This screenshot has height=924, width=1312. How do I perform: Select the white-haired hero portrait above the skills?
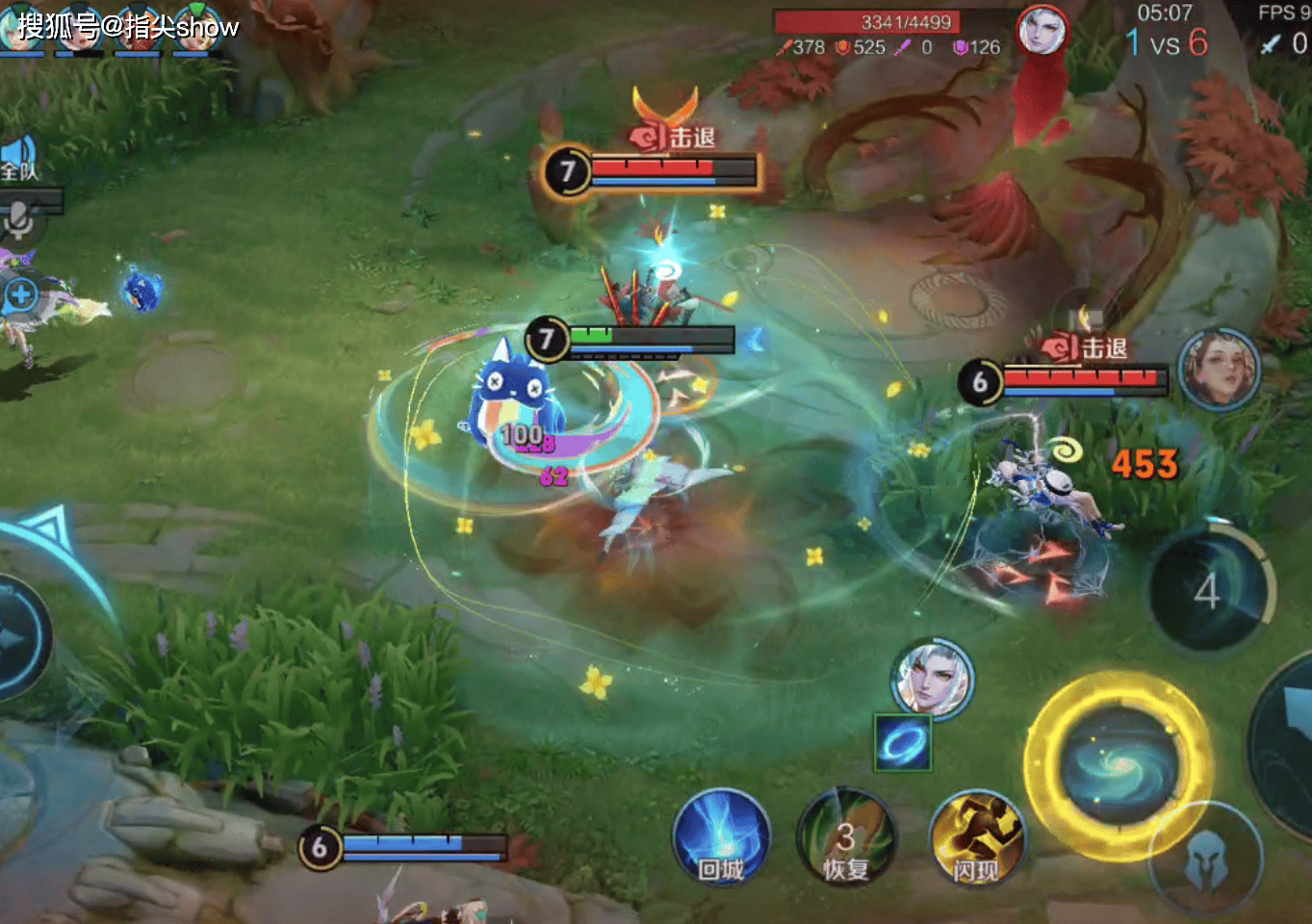pyautogui.click(x=931, y=678)
